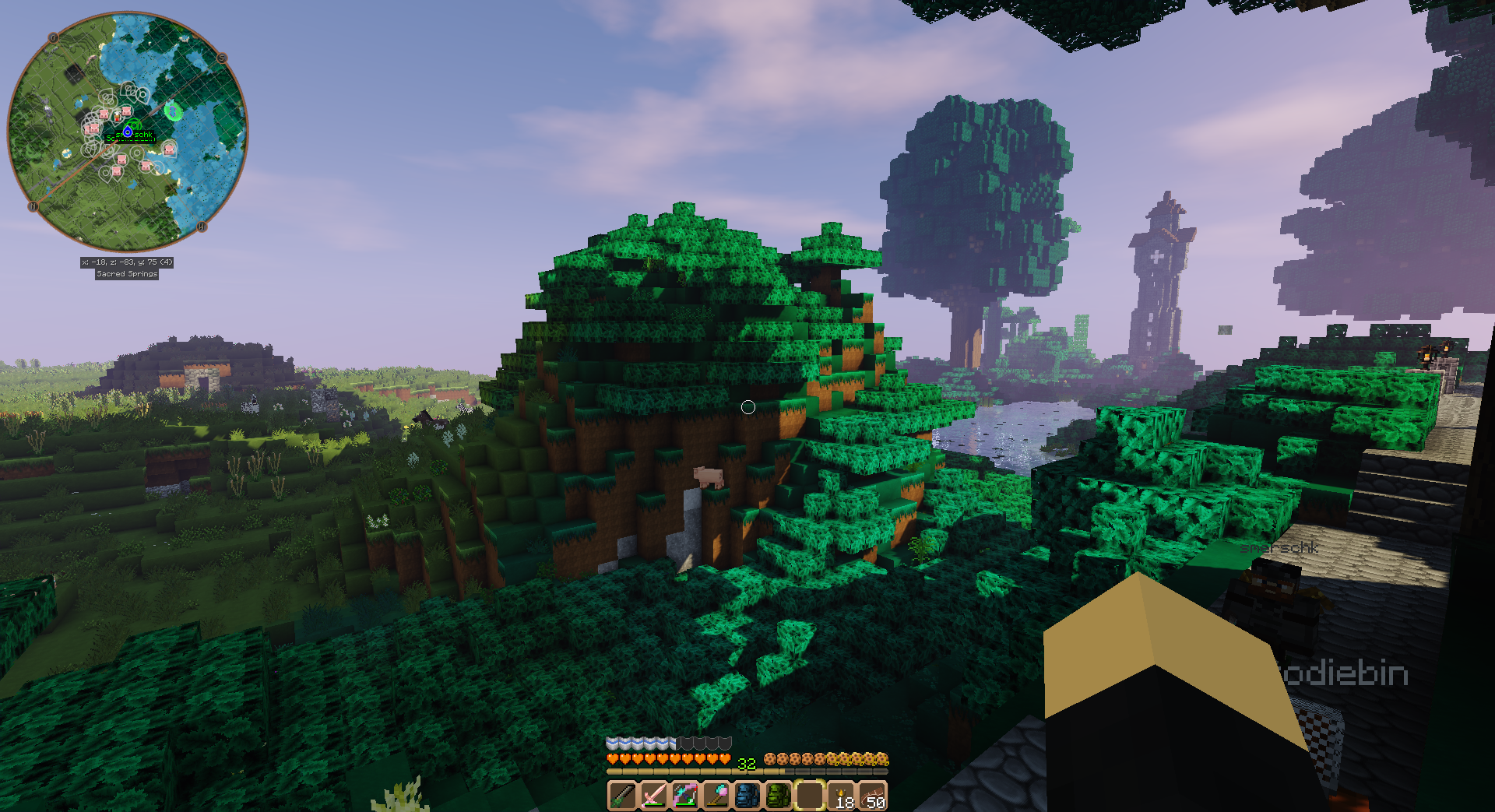Choose the torch stack of 18
Image resolution: width=1495 pixels, height=812 pixels.
tap(842, 796)
